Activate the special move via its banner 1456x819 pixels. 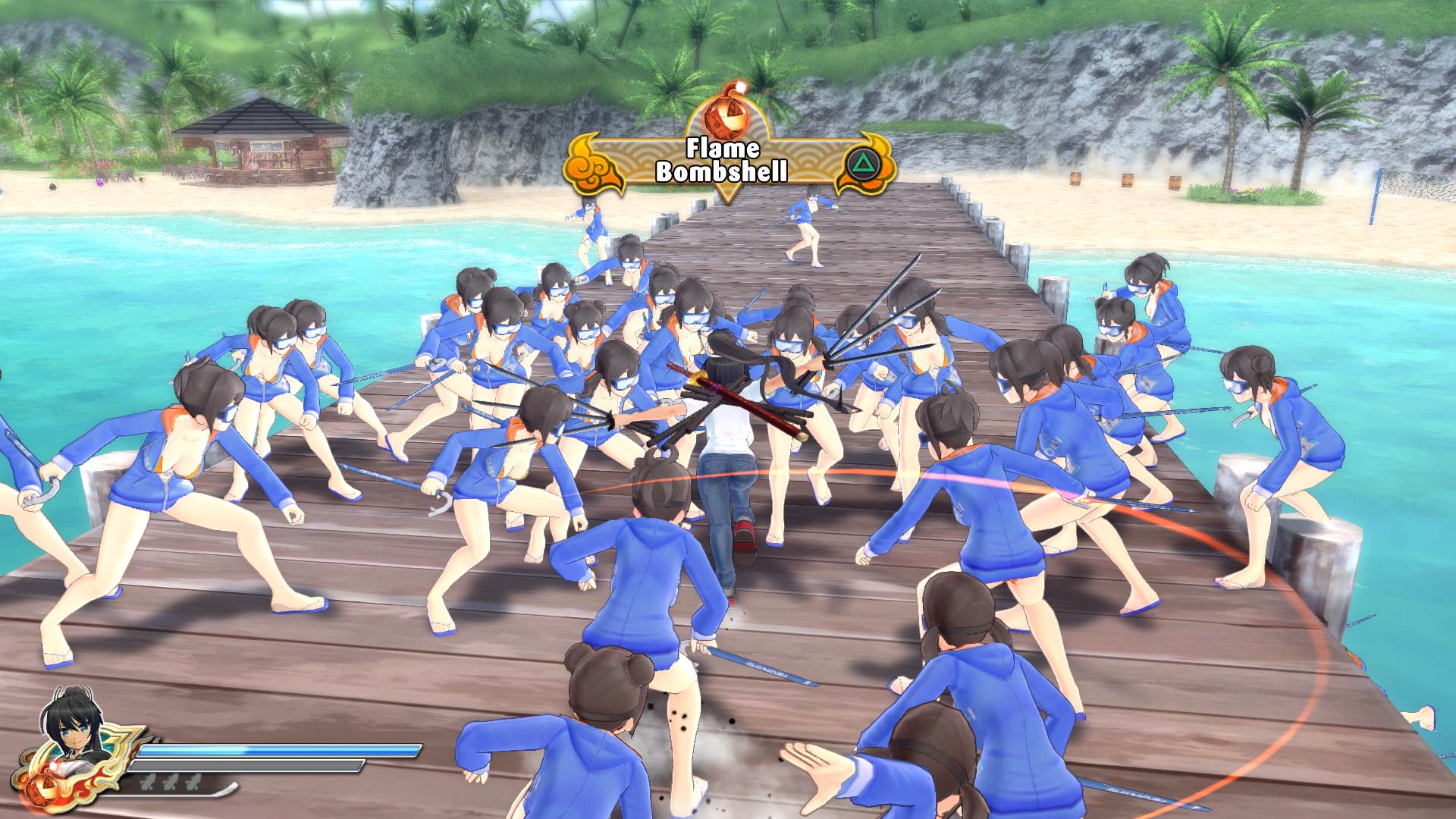tap(724, 159)
